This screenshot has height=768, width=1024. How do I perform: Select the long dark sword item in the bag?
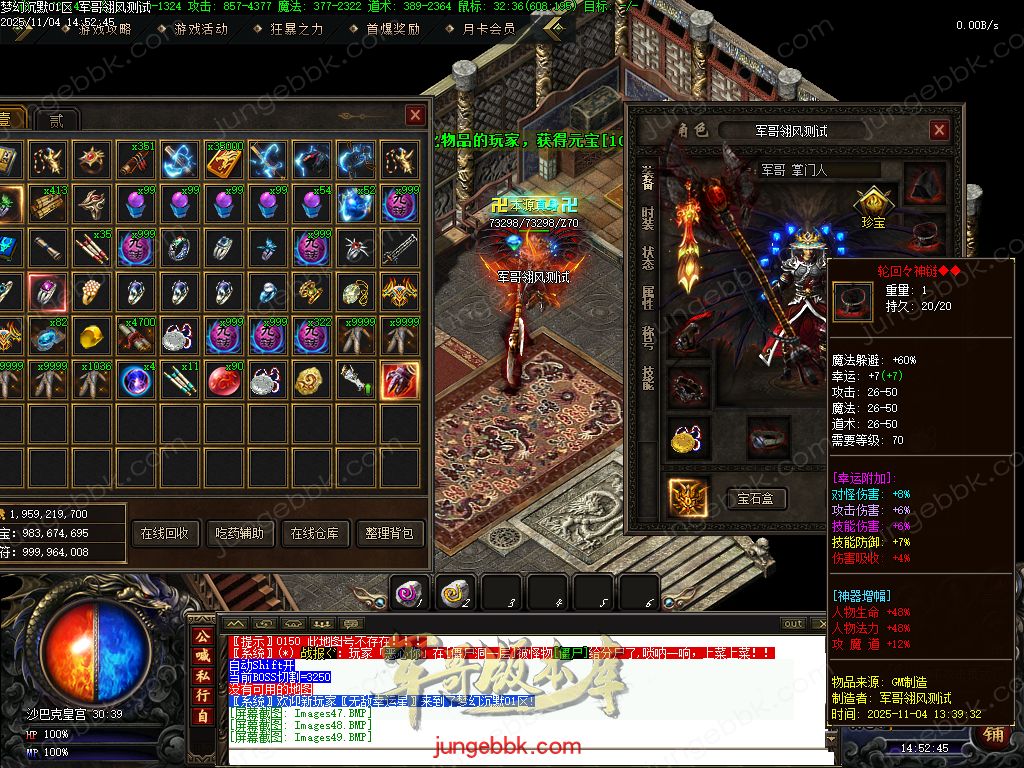[x=400, y=247]
